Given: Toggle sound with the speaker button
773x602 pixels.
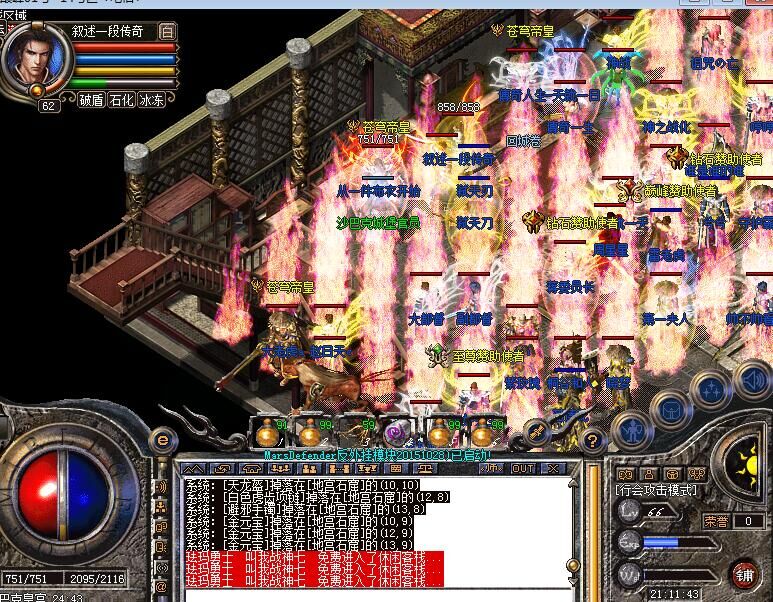Looking at the screenshot, I should pos(750,378).
